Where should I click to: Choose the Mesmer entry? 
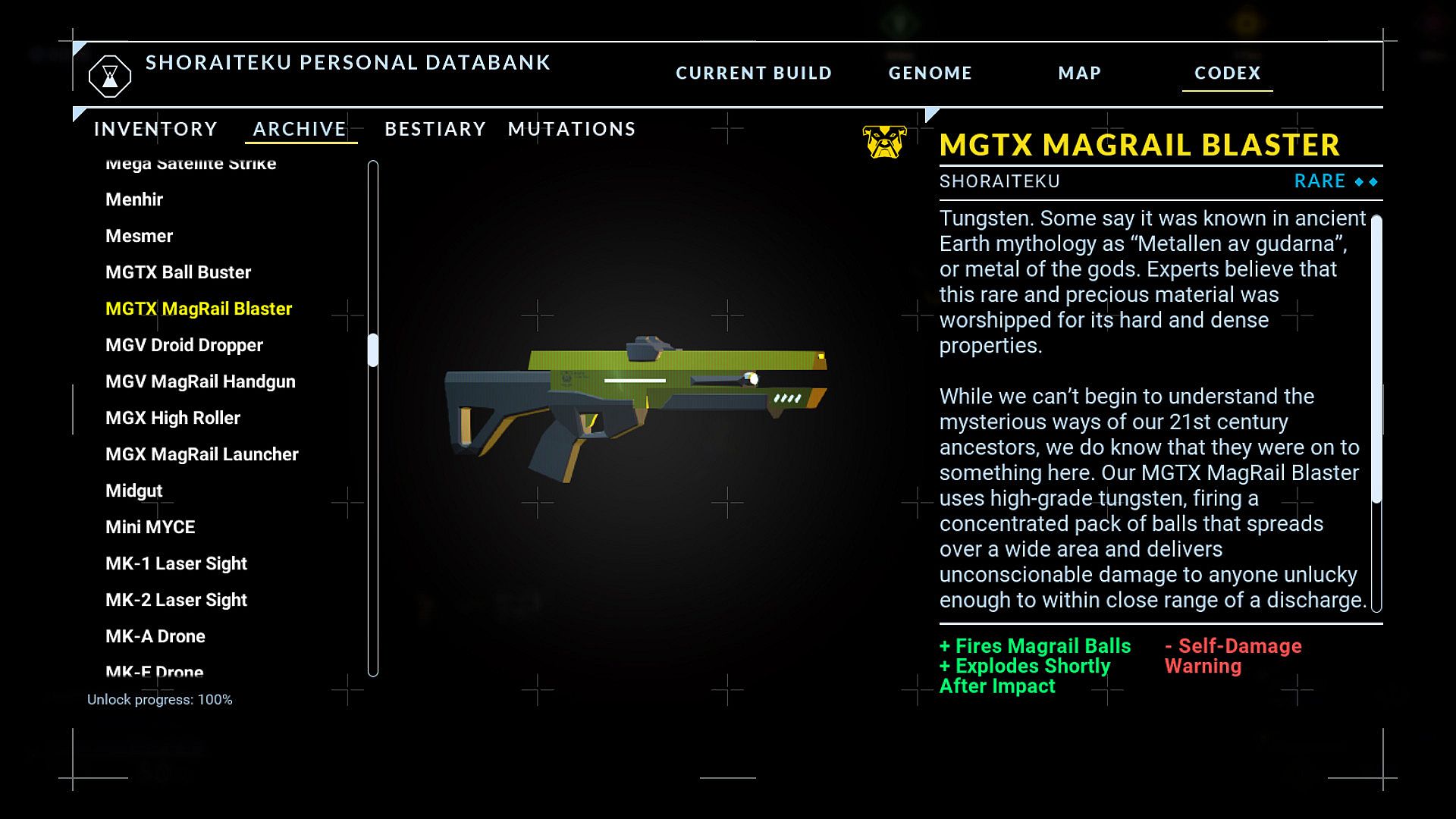pyautogui.click(x=139, y=236)
